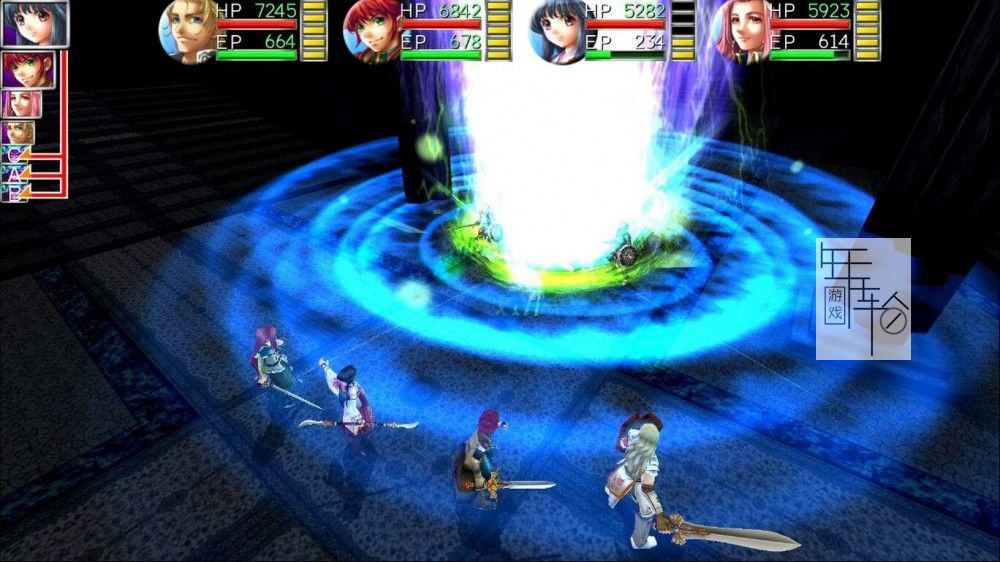
Task: Select the red-haired hero's party portrait
Action: 372,31
